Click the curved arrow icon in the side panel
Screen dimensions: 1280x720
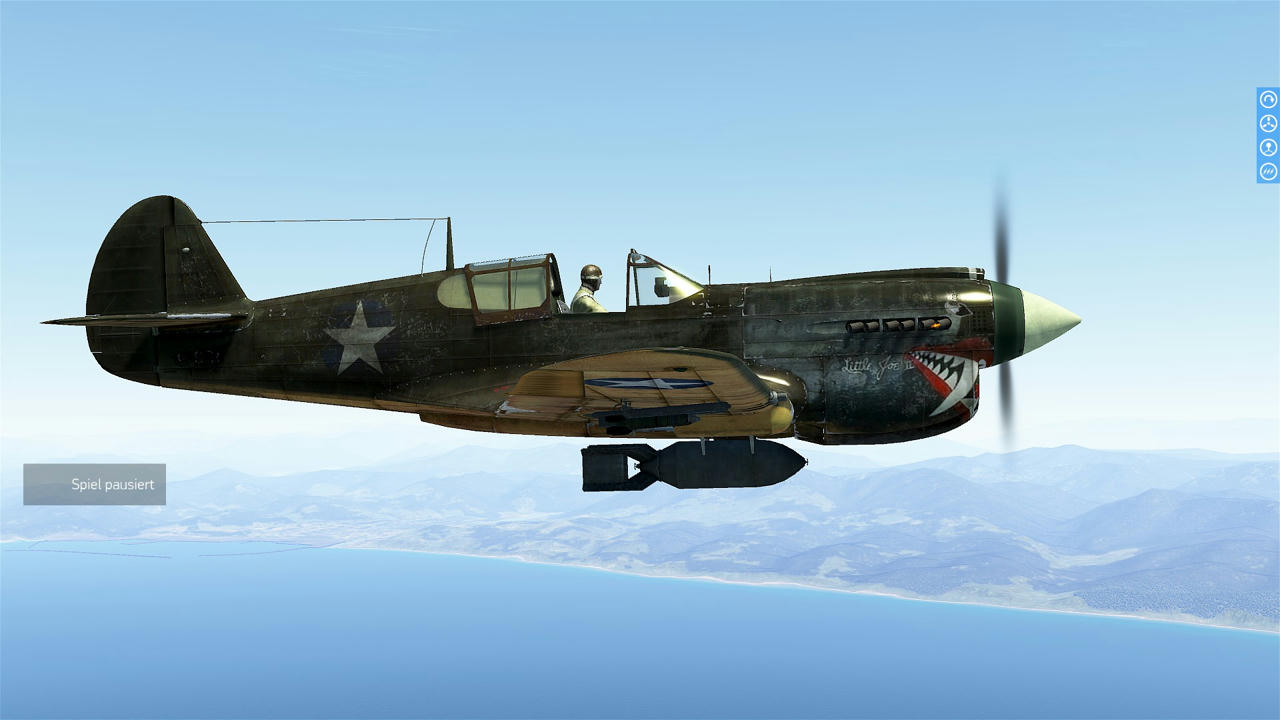click(1268, 99)
